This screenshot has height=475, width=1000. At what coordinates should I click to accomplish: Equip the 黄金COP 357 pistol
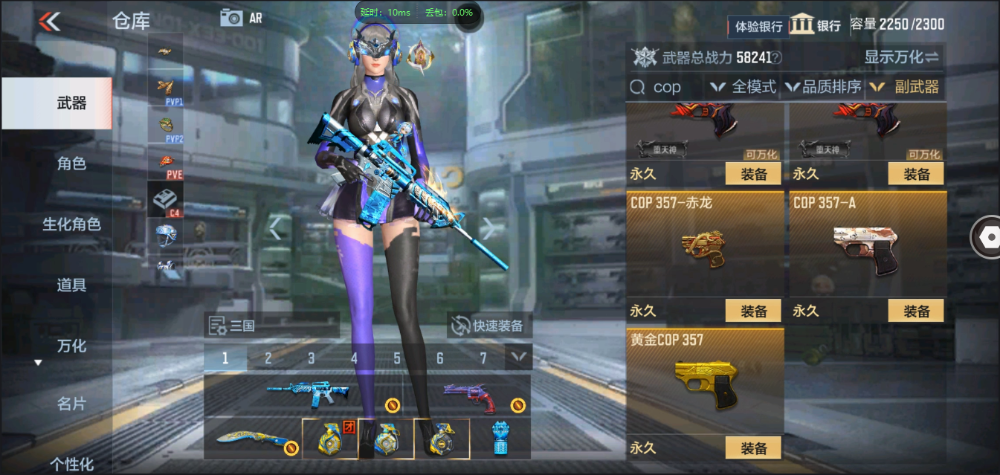753,448
